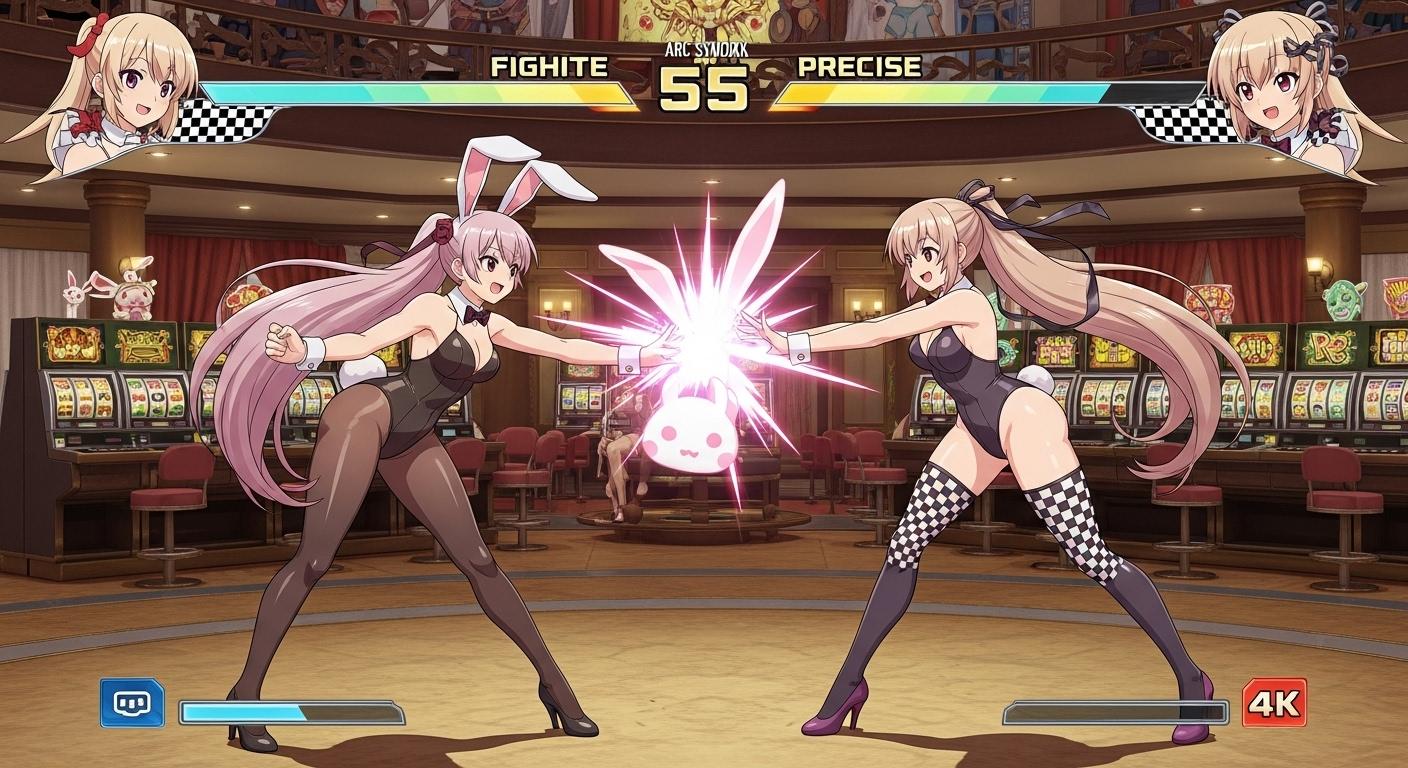Screen dimensions: 1408x768
Task: Click the blue chat bubble icon
Action: click(x=132, y=703)
